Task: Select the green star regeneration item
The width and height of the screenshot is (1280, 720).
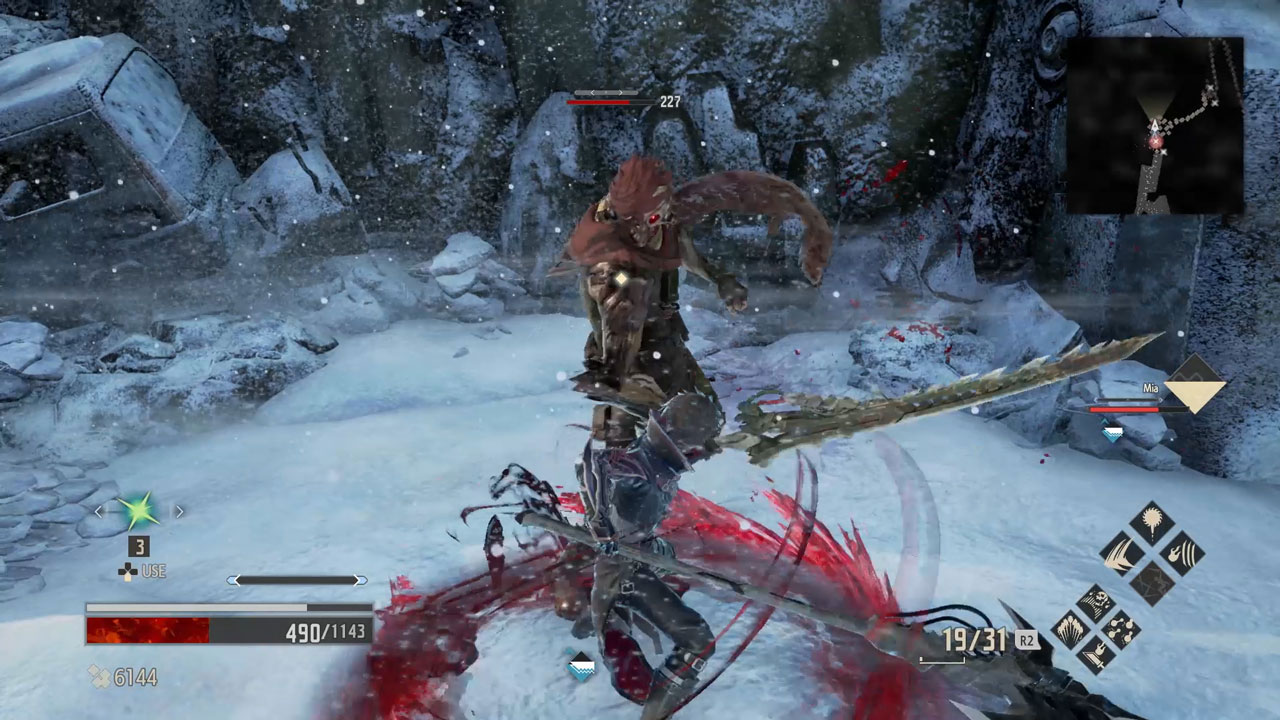Action: [138, 511]
